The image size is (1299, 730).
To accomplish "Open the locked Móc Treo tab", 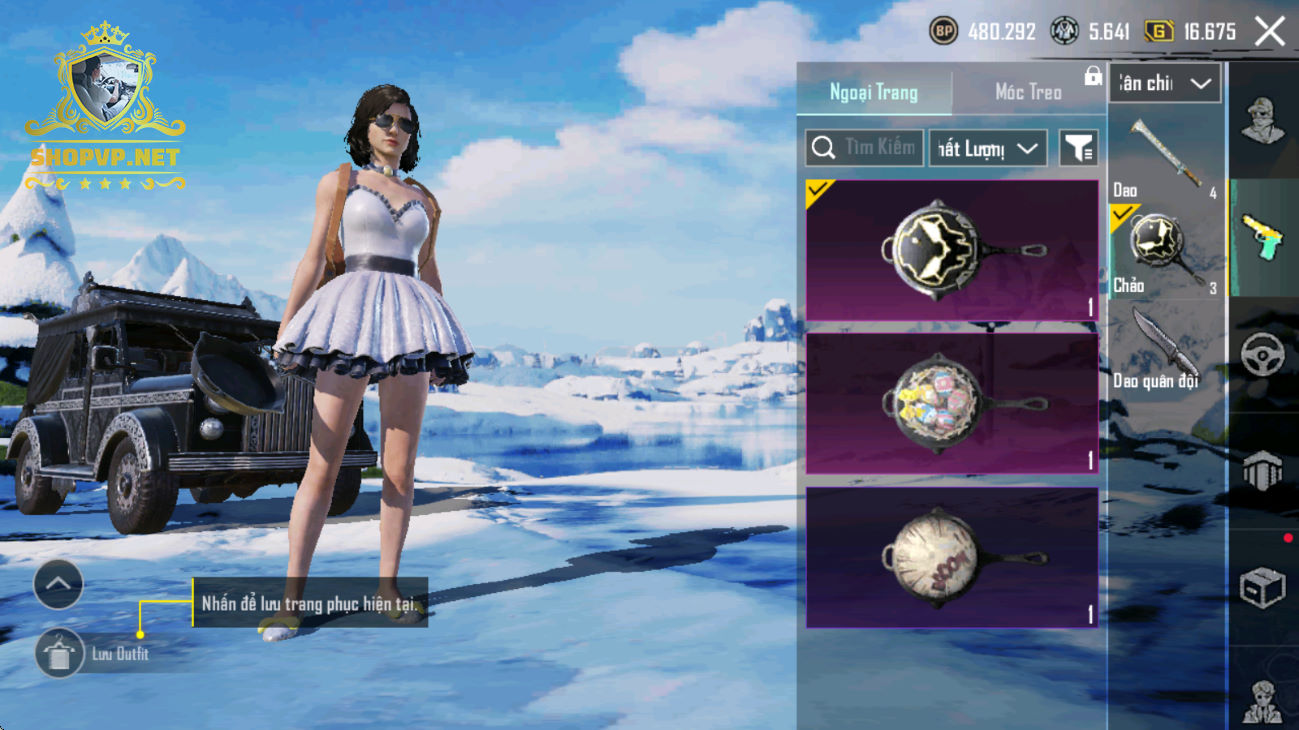I will pyautogui.click(x=1028, y=92).
